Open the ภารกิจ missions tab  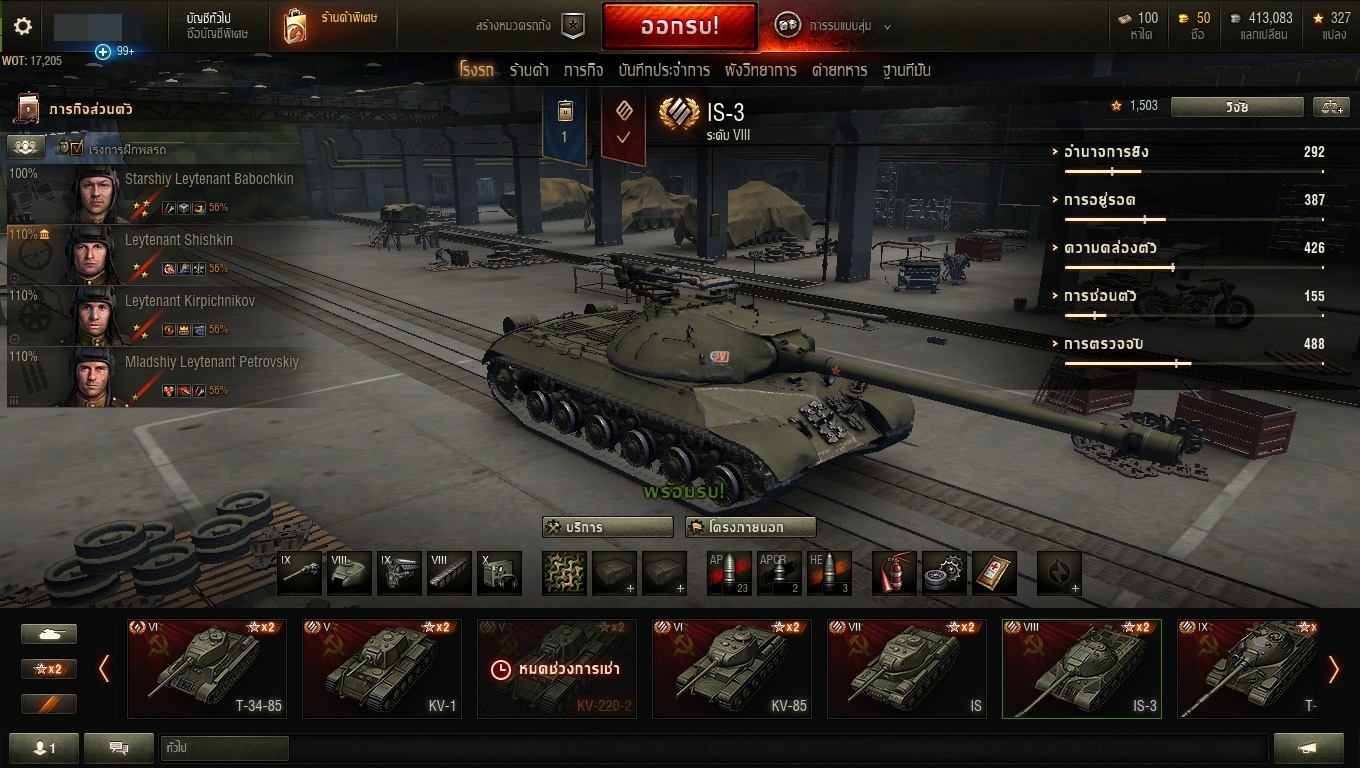(x=583, y=70)
